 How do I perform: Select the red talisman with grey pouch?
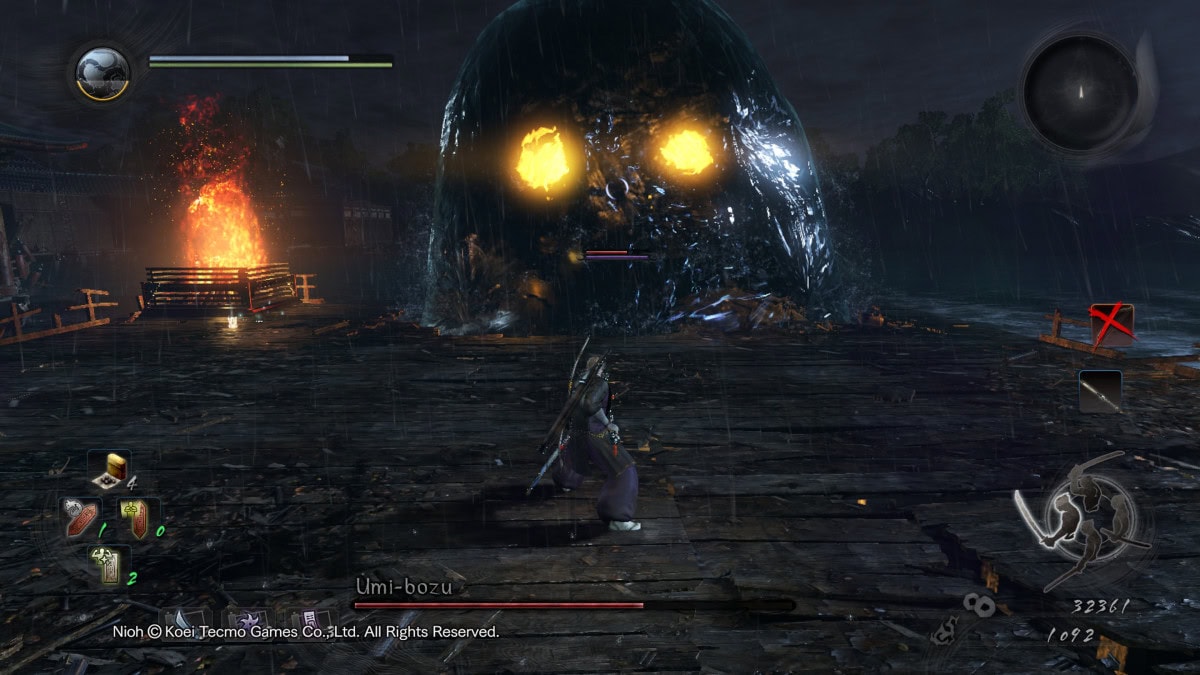[81, 518]
